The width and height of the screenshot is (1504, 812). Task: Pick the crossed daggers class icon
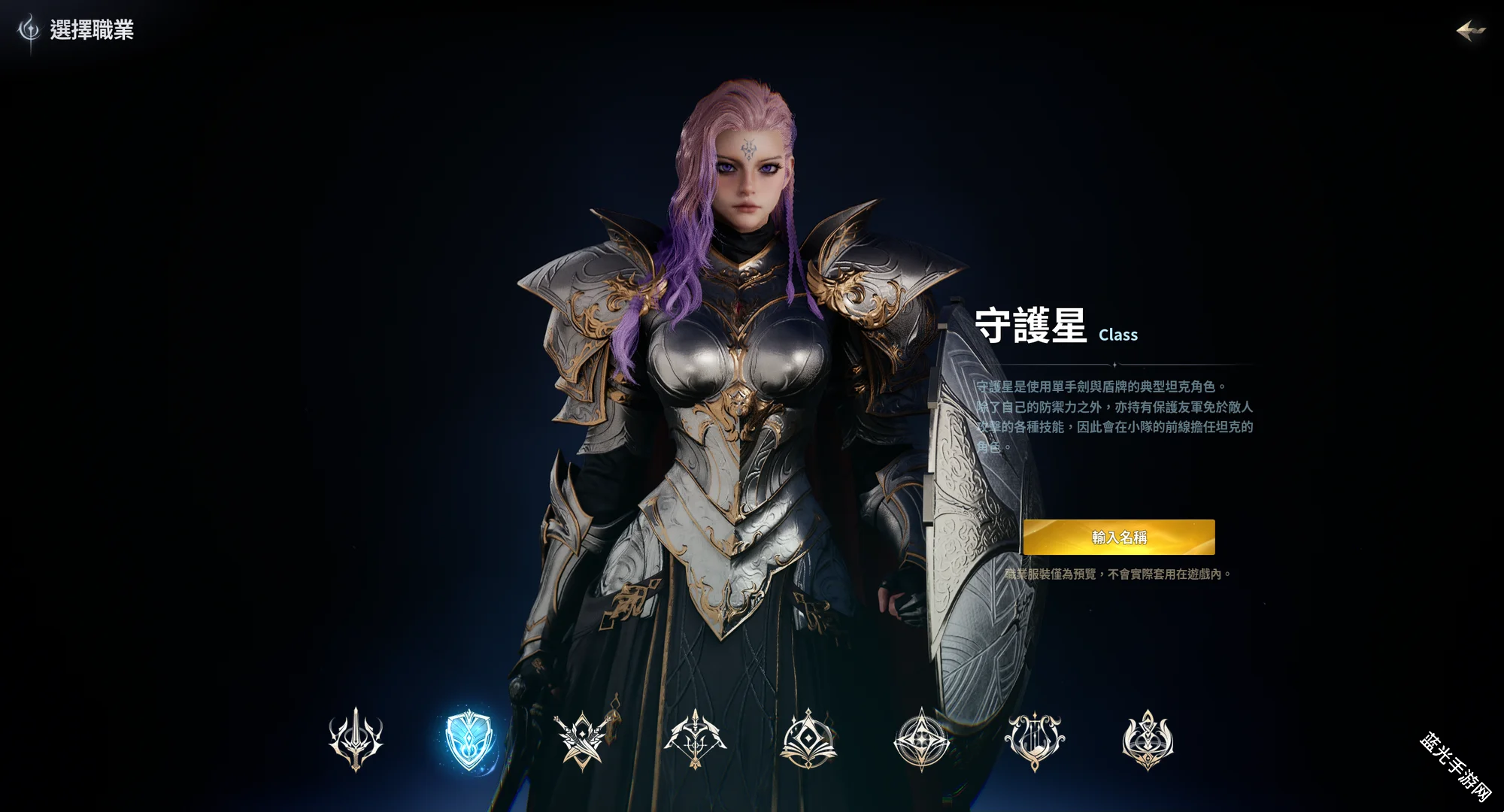click(582, 740)
